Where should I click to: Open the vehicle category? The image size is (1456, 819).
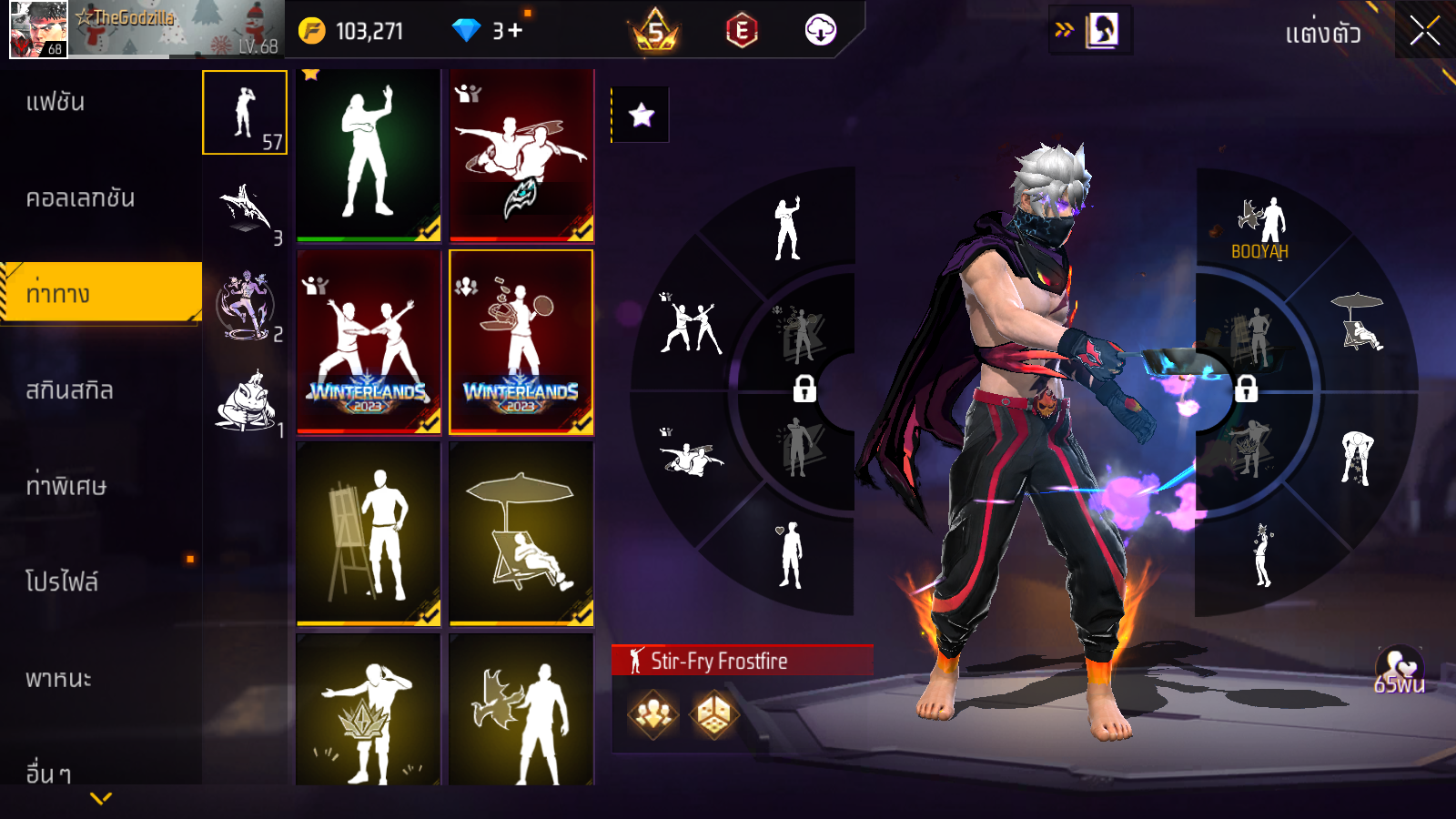point(58,679)
